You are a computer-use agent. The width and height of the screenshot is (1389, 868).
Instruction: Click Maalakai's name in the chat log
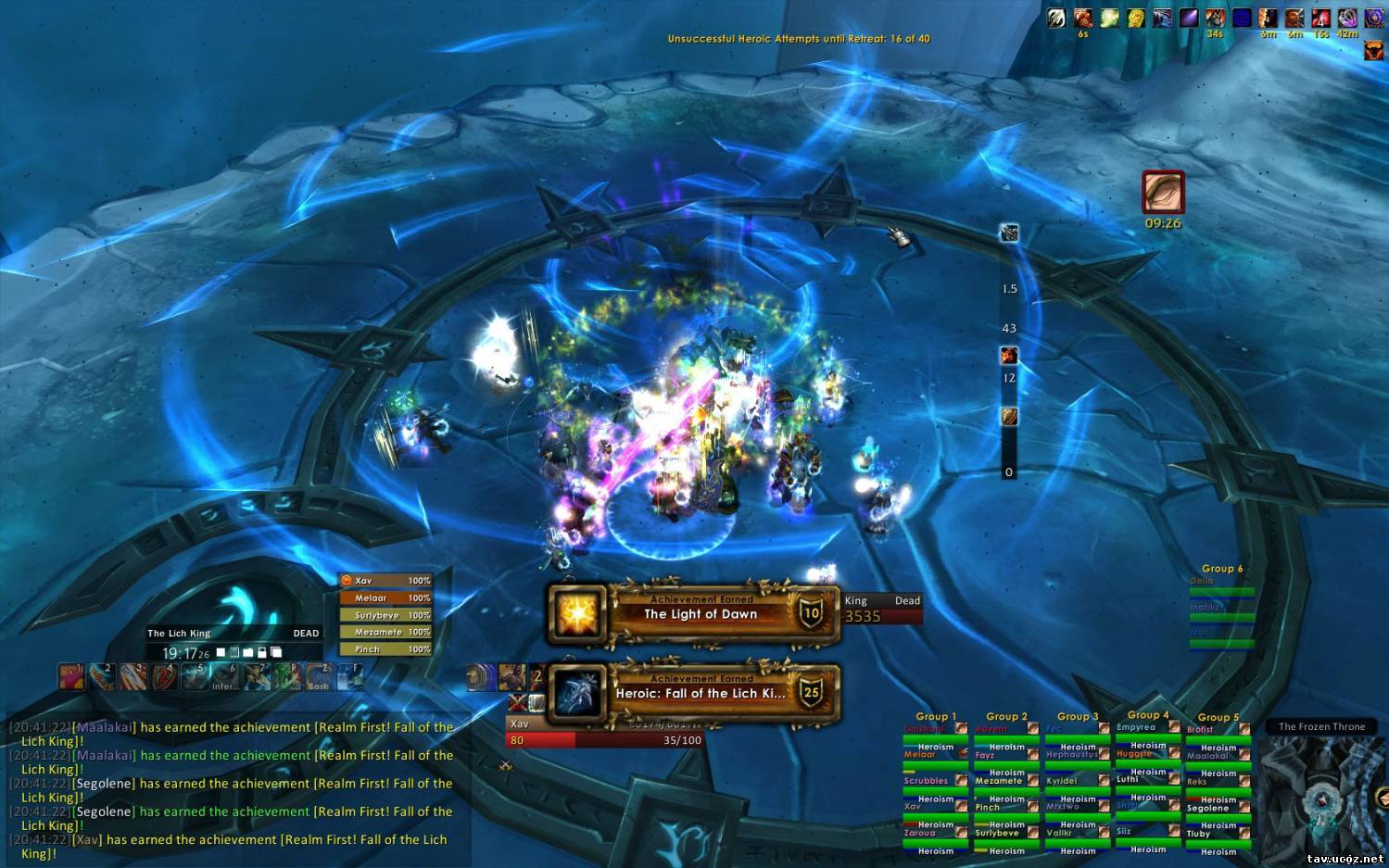[x=105, y=728]
